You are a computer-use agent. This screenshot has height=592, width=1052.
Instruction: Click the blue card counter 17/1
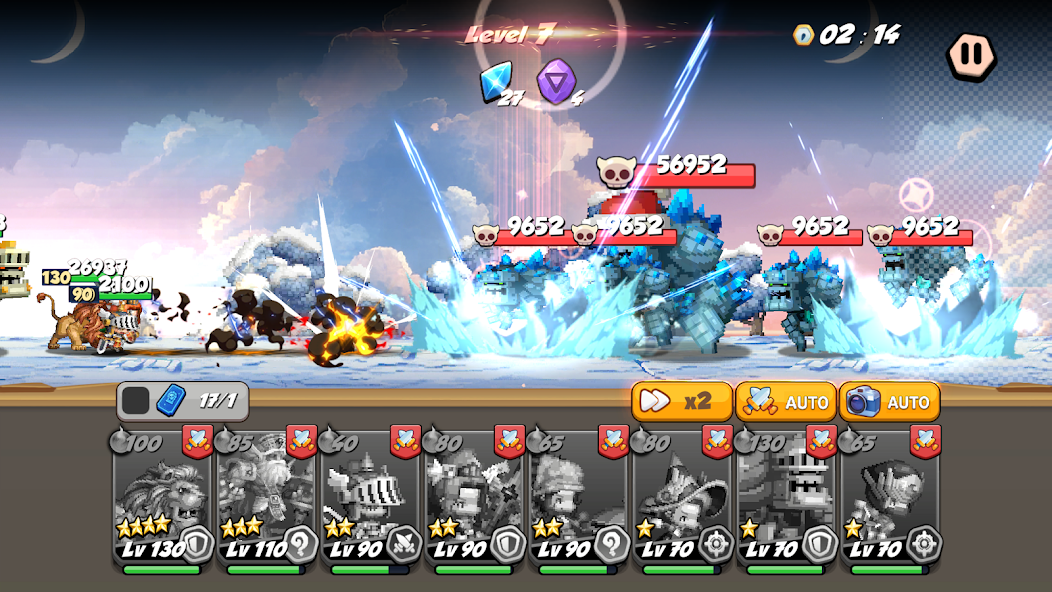tap(183, 401)
